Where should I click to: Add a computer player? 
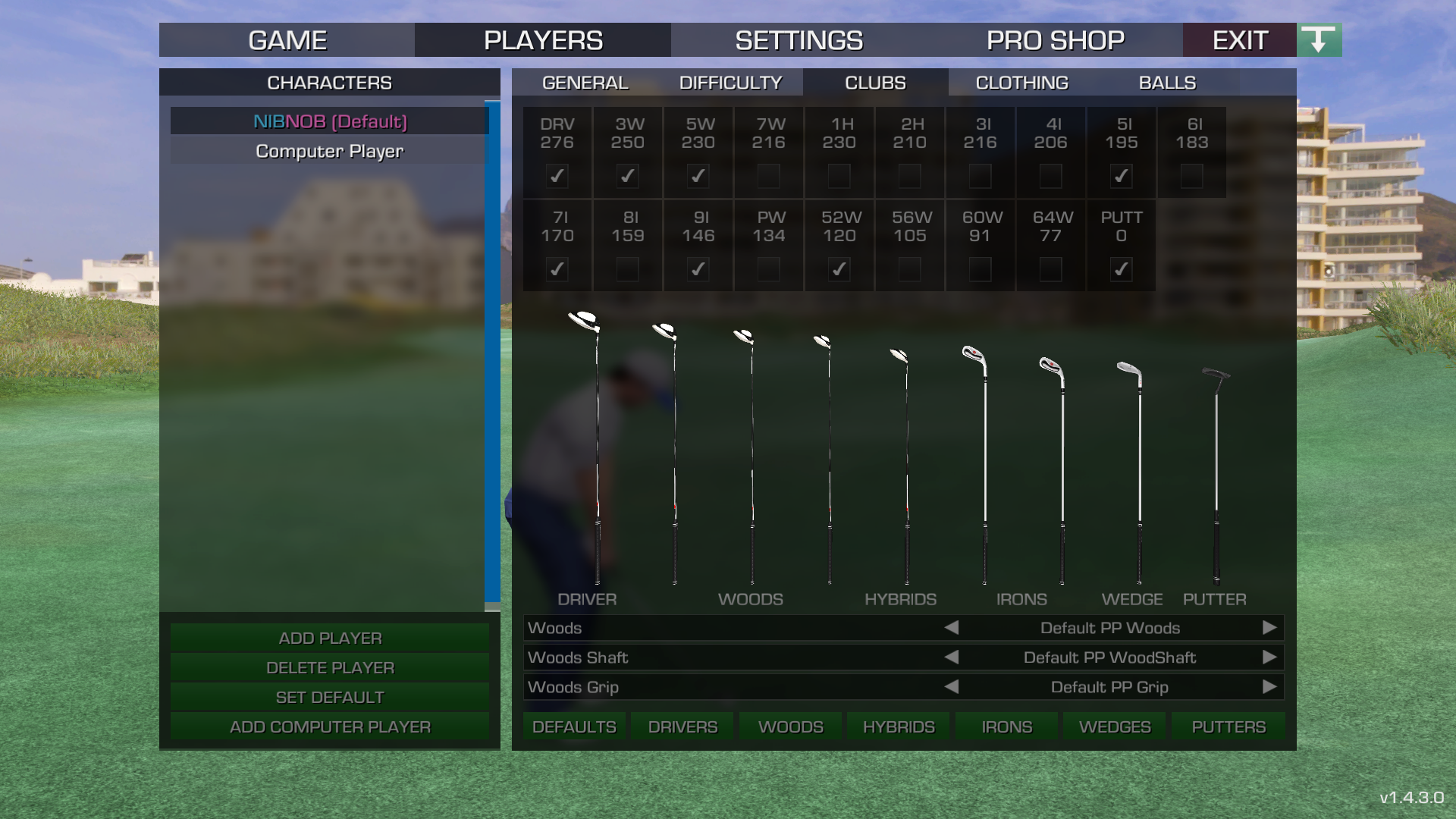(x=330, y=726)
